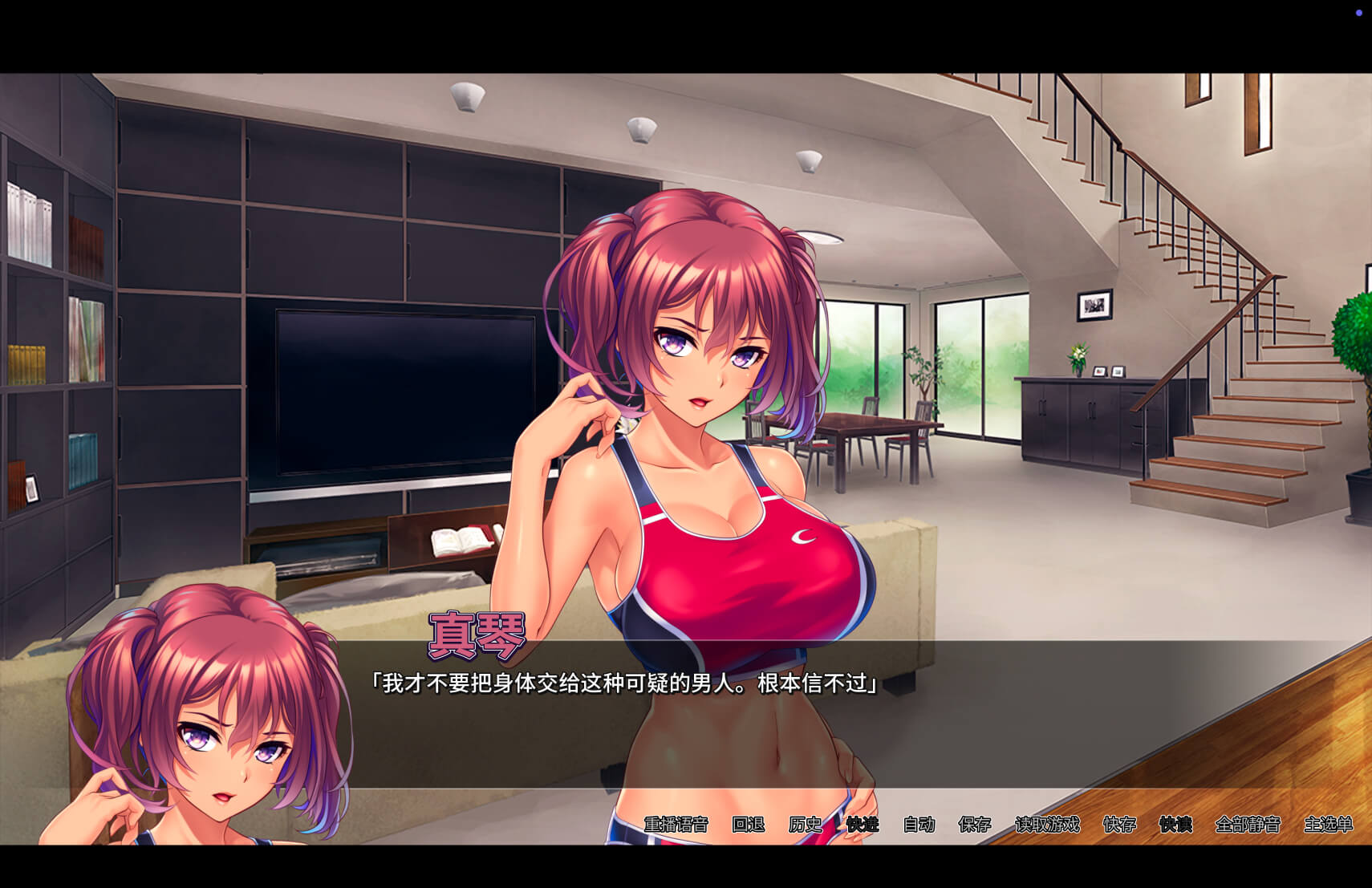This screenshot has height=888, width=1372.
Task: Open the 历史 dialogue history log
Action: point(805,824)
